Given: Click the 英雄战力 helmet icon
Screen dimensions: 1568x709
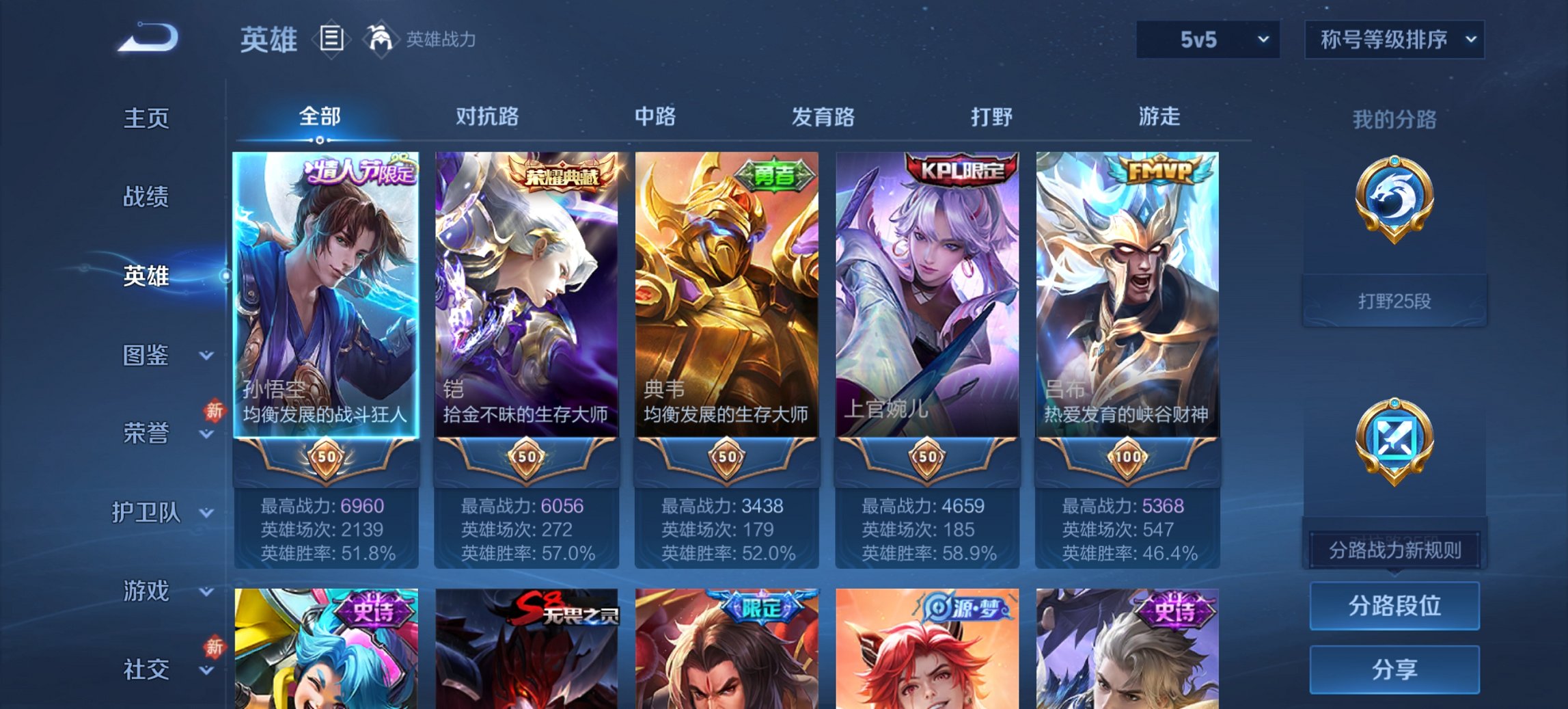Looking at the screenshot, I should coord(381,40).
